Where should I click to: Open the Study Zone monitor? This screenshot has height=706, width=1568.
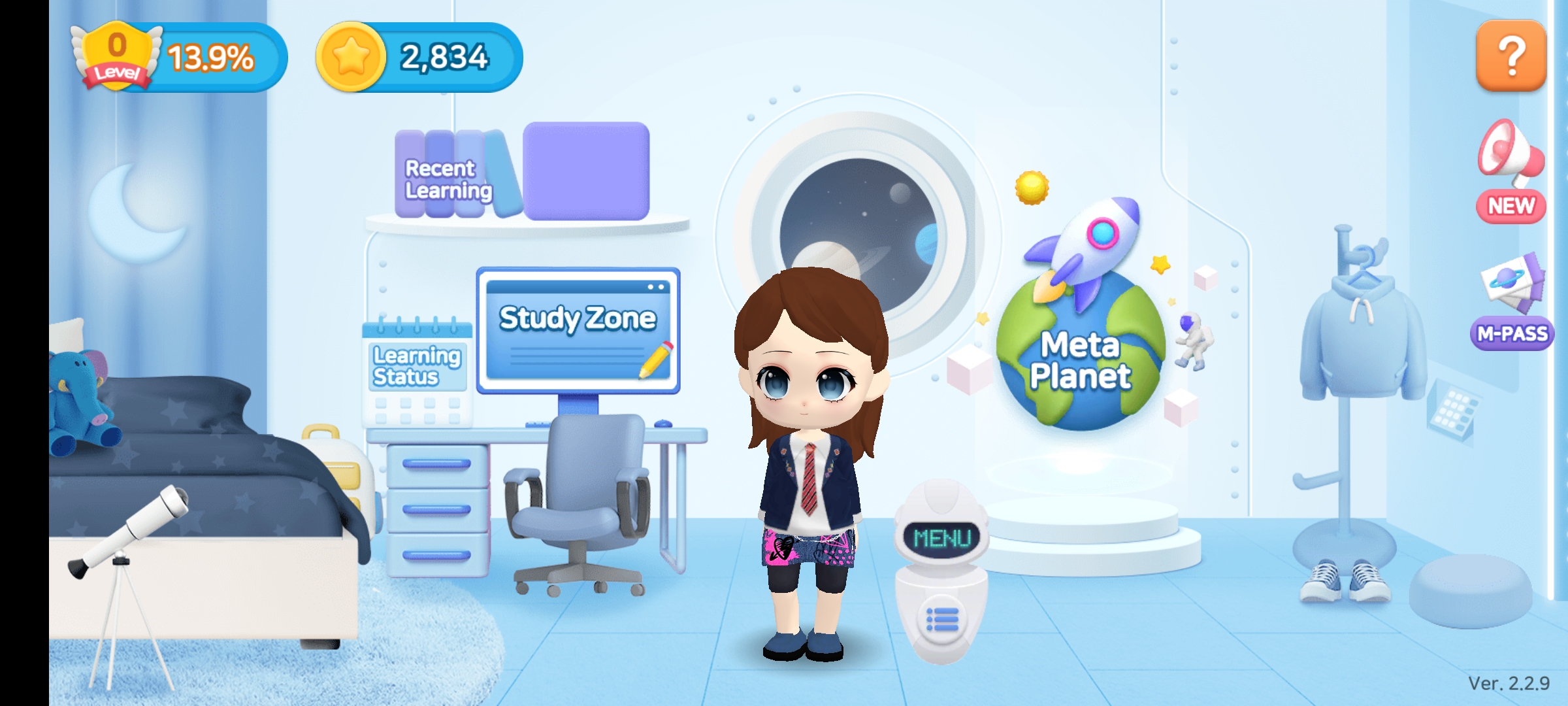point(578,330)
